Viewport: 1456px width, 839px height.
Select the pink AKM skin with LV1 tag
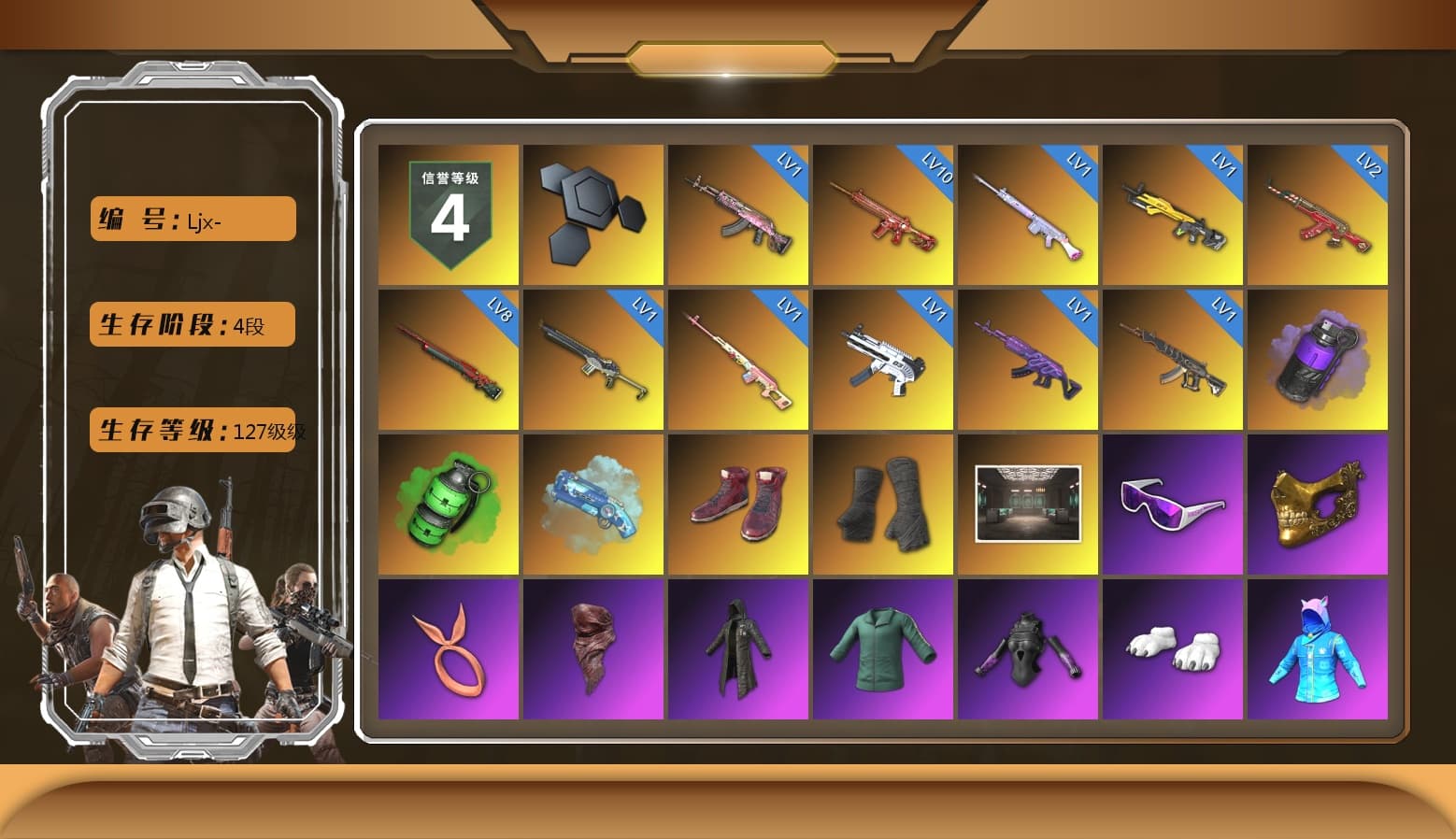pyautogui.click(x=738, y=215)
